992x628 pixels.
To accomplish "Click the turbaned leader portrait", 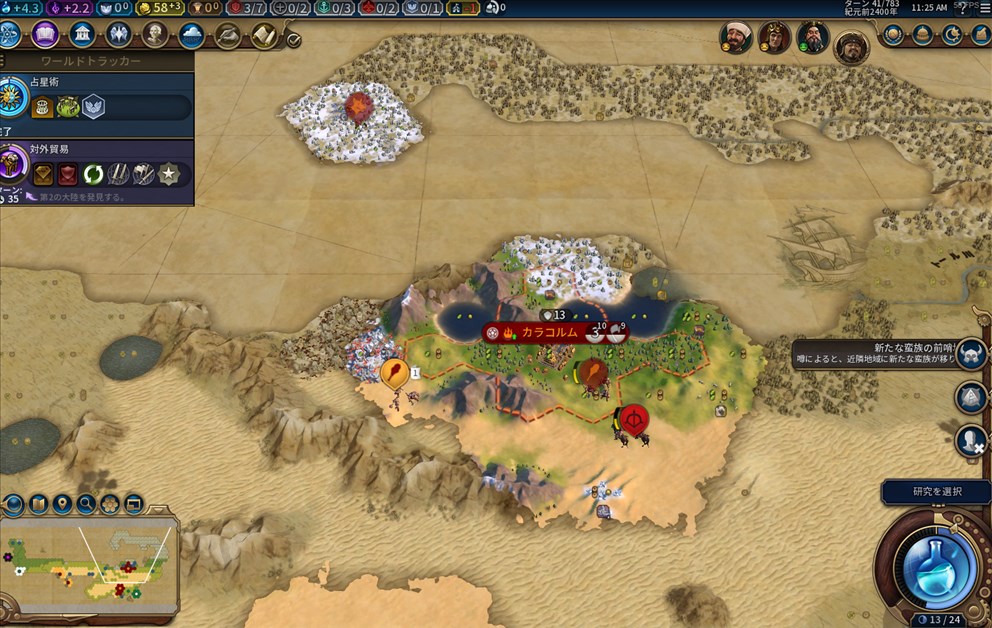I will point(735,37).
